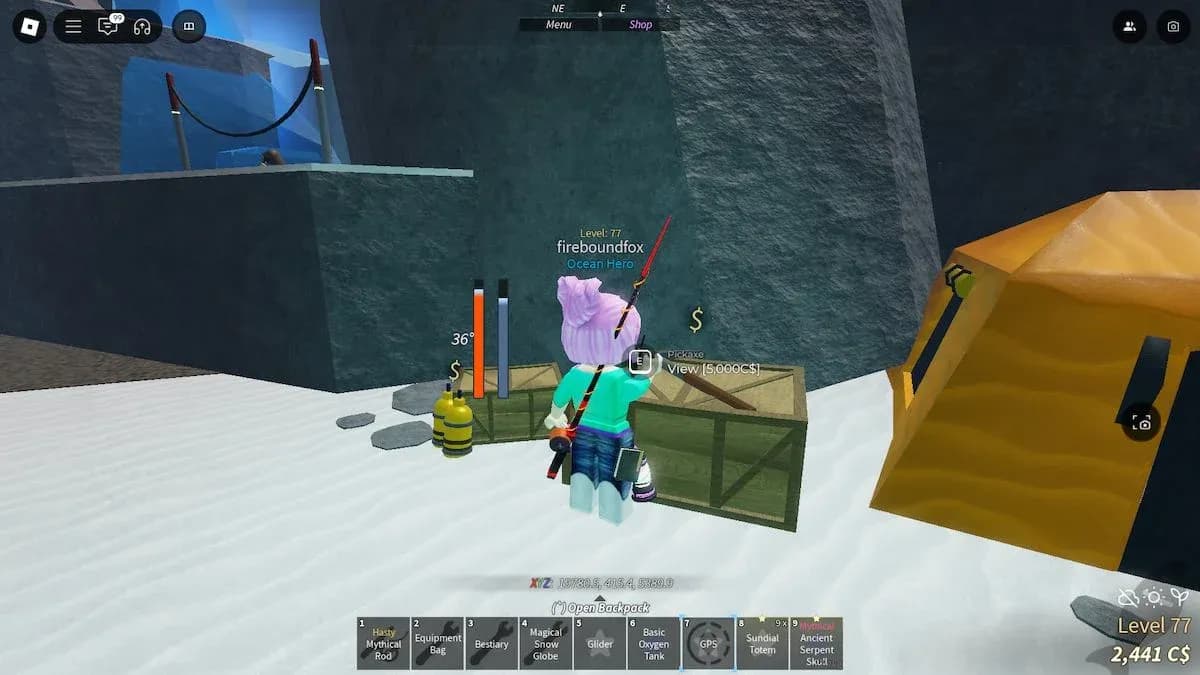1200x675 pixels.
Task: Open the hamburger list menu
Action: click(73, 27)
